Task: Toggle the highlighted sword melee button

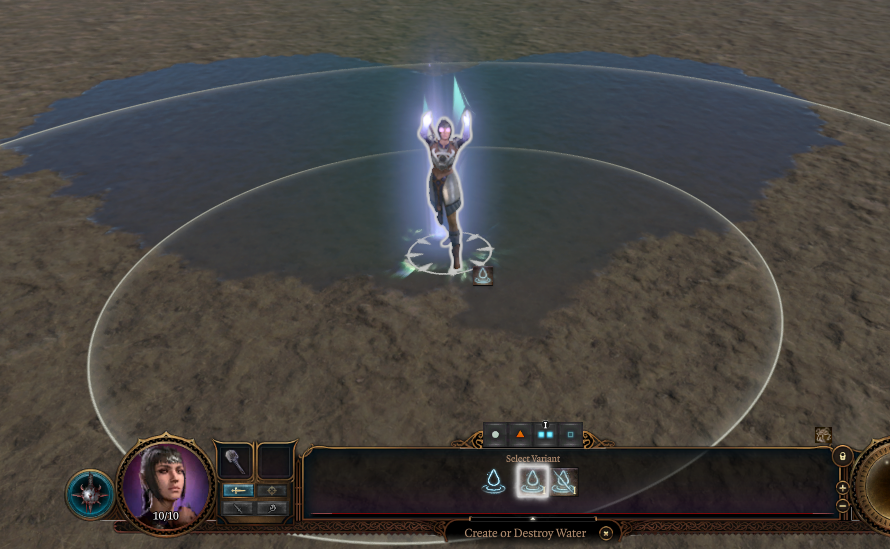Action: pyautogui.click(x=237, y=490)
